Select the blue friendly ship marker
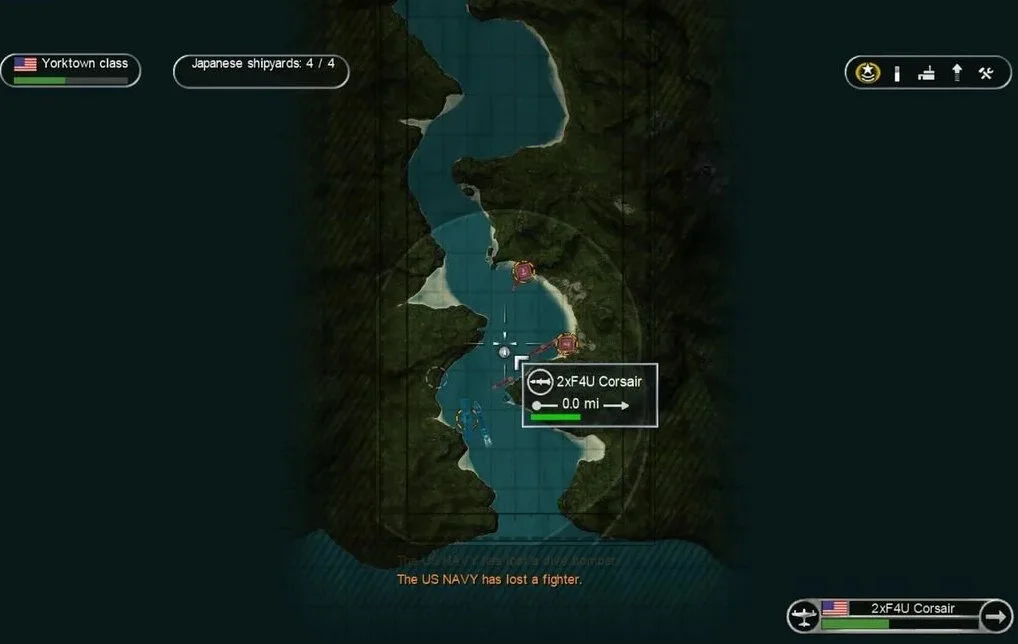 [470, 413]
